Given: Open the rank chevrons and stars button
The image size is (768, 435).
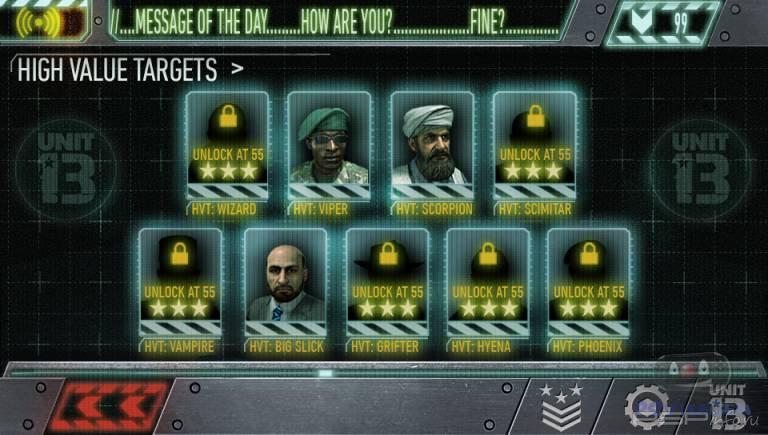Looking at the screenshot, I should [x=560, y=405].
